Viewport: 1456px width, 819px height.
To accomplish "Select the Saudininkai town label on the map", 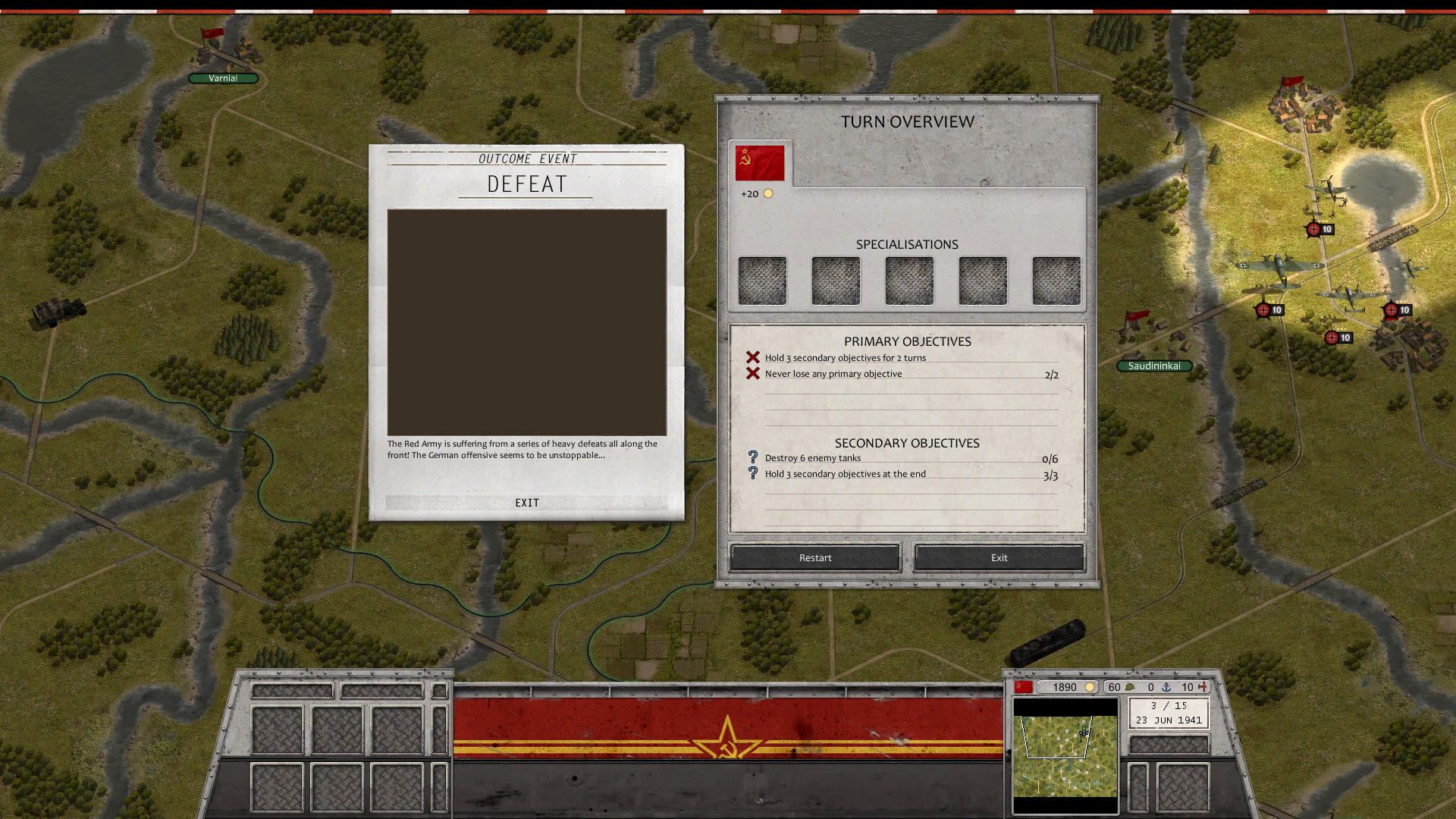I will (1153, 366).
